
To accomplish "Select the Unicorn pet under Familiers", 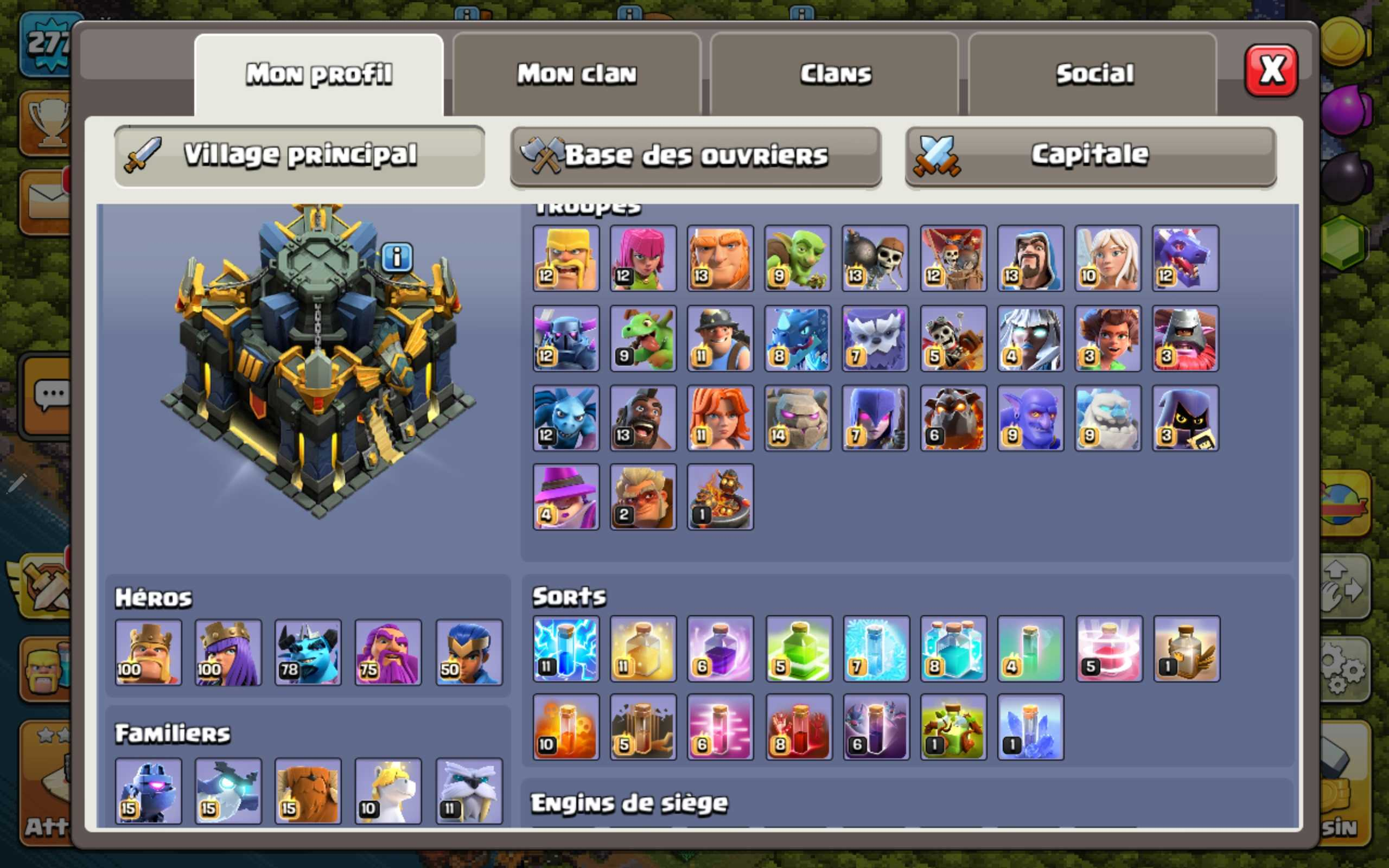I will point(388,791).
